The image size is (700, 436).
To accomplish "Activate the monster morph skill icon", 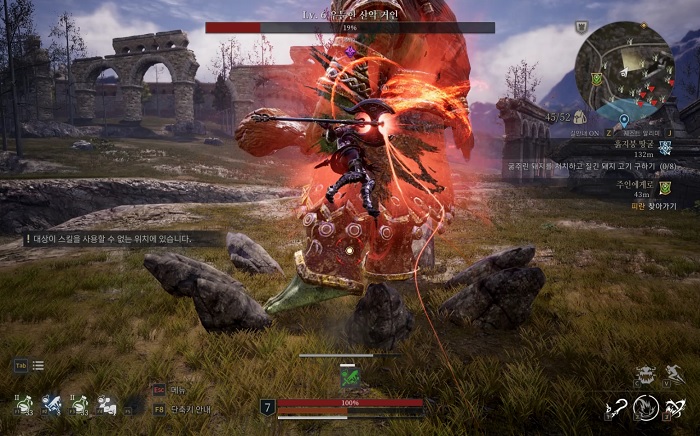I will (646, 376).
